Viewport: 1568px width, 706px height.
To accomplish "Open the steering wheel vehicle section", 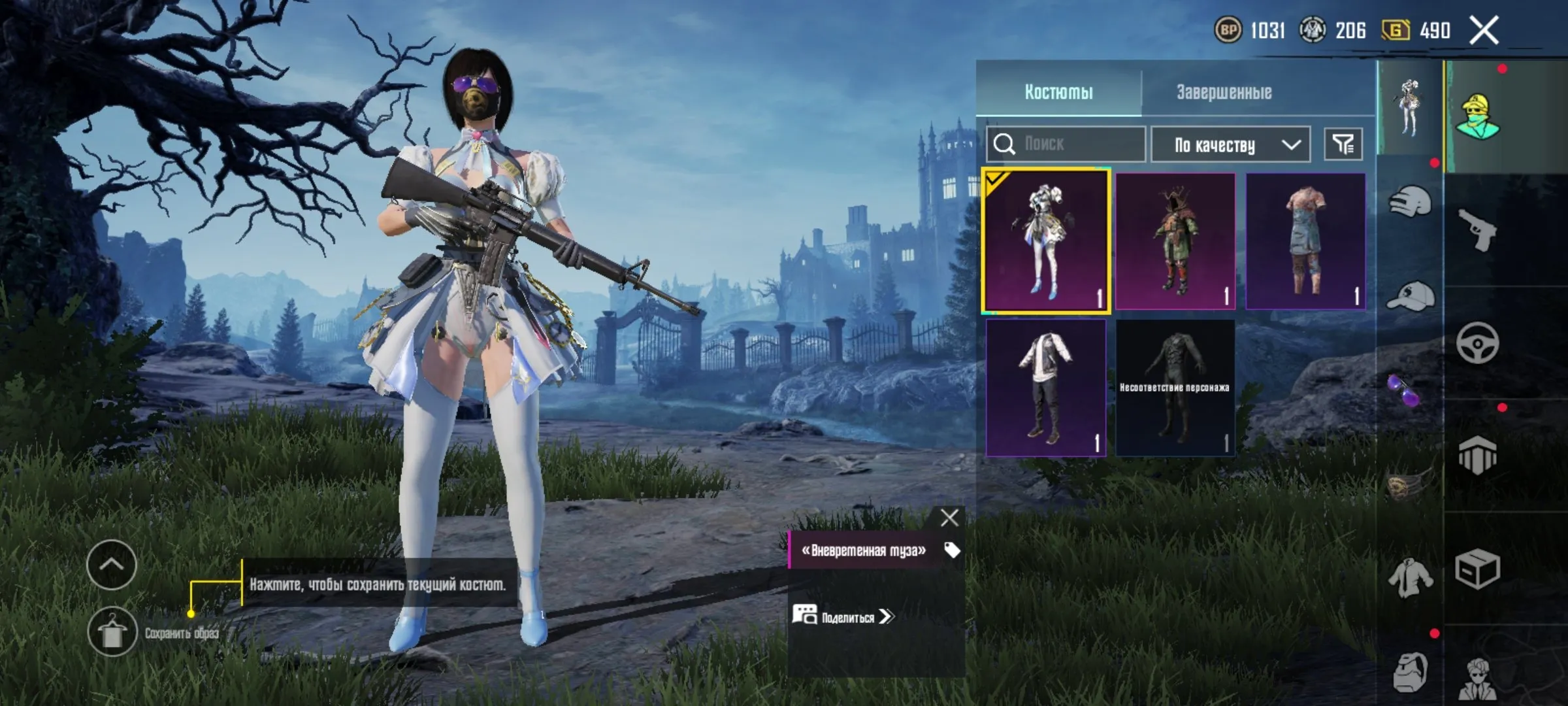I will point(1478,343).
